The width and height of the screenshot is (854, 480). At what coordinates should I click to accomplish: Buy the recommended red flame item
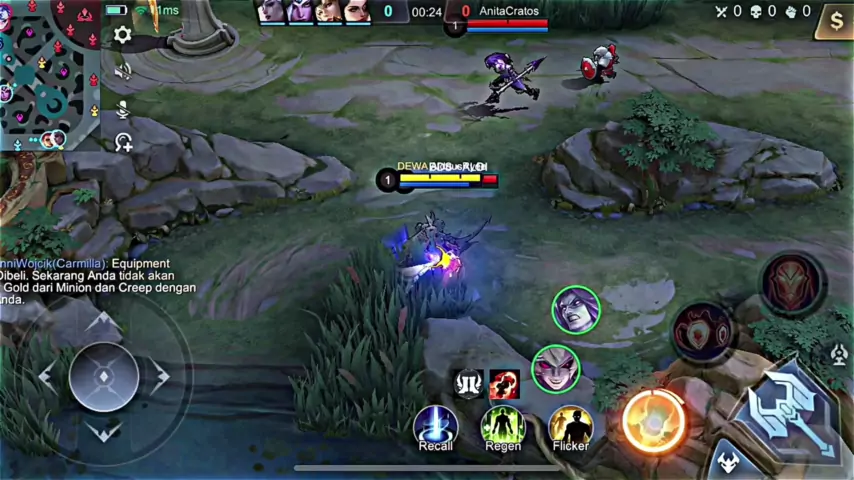504,383
